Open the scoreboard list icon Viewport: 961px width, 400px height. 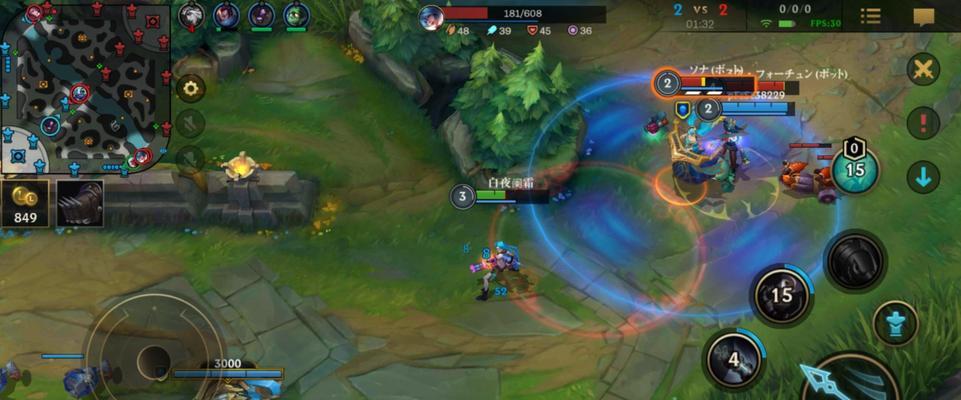[x=871, y=16]
